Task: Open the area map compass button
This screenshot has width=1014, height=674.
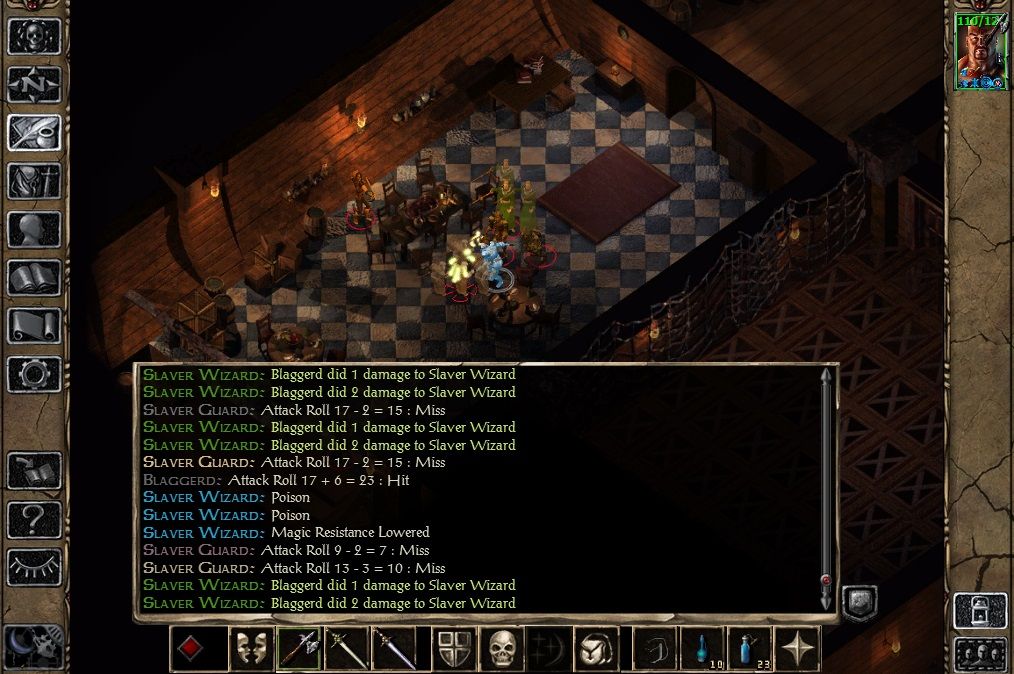Action: click(x=34, y=84)
